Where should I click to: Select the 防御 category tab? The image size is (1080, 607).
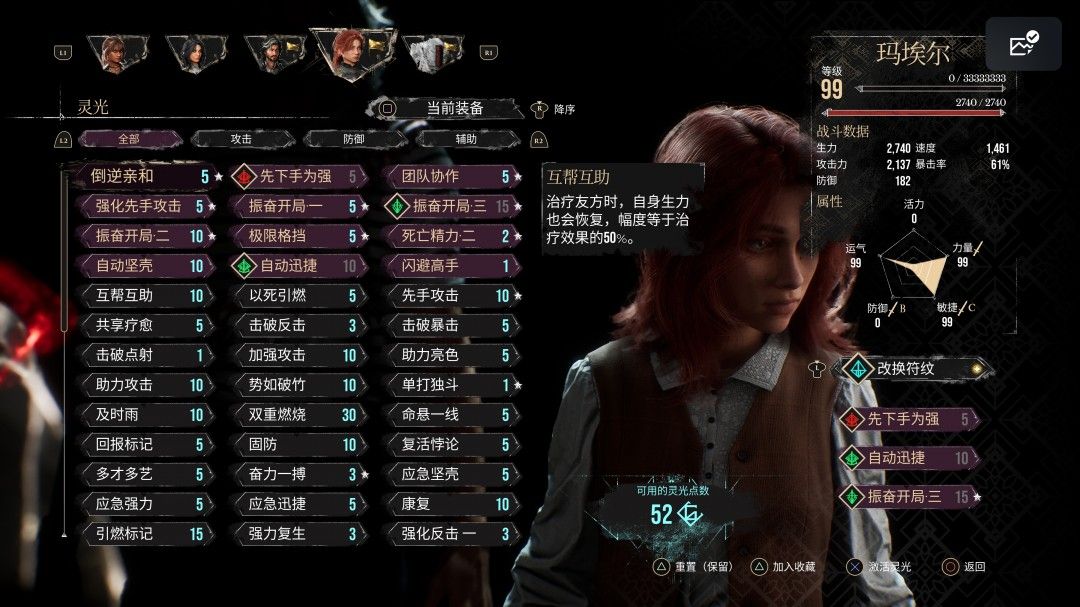(x=354, y=139)
